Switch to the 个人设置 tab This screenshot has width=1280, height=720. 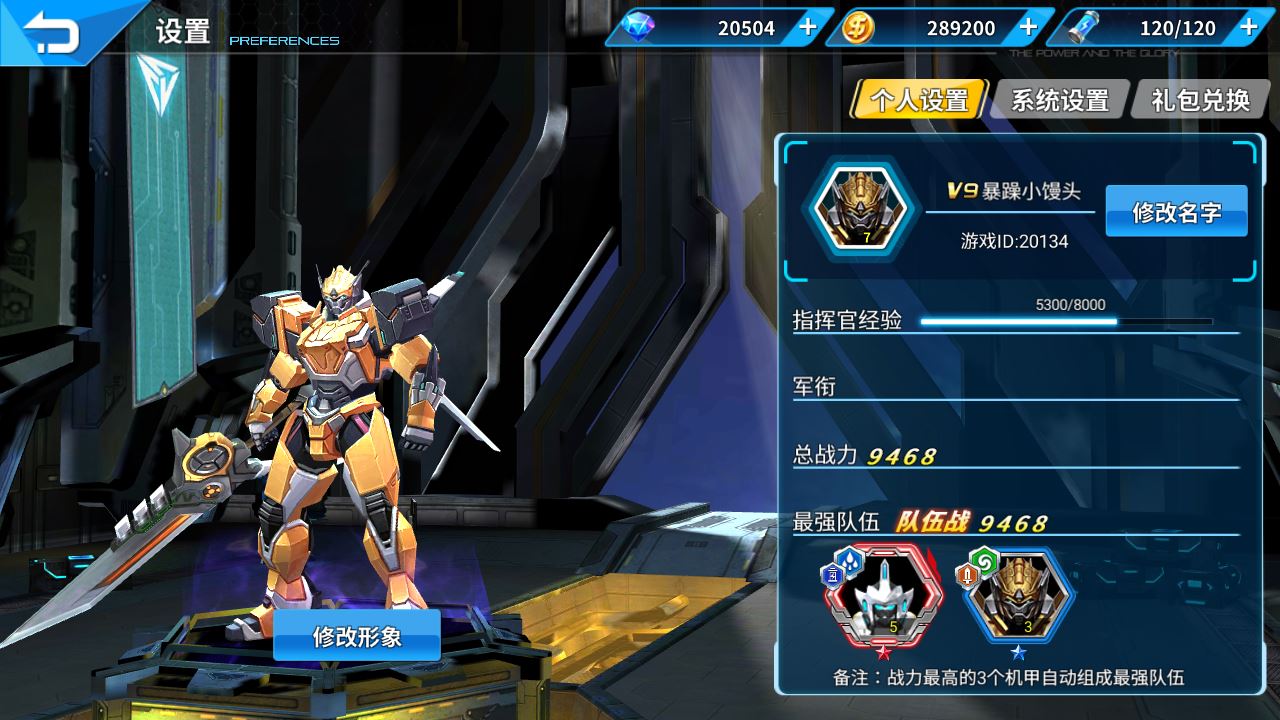click(919, 100)
